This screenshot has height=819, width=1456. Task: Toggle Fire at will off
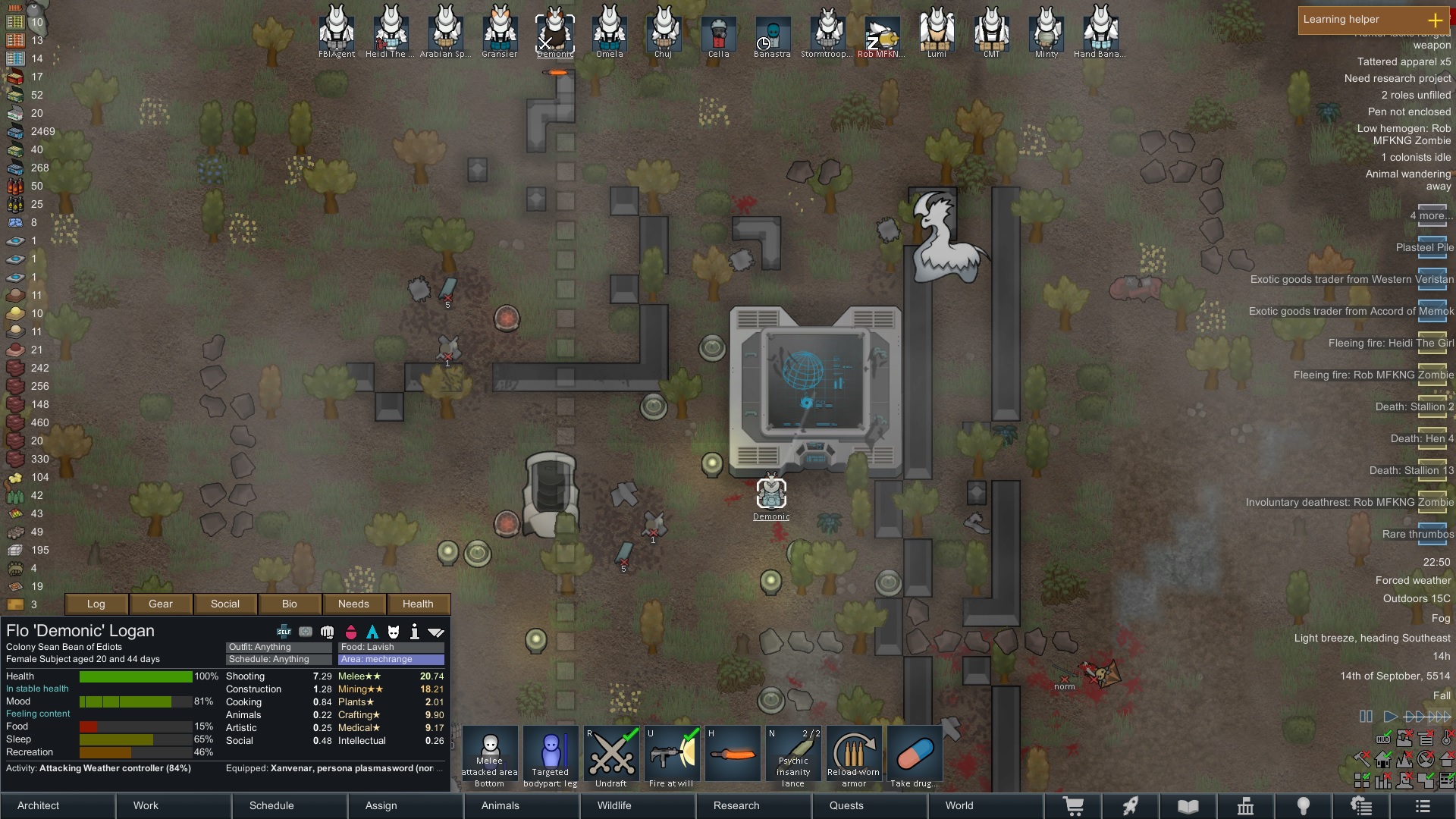[671, 754]
